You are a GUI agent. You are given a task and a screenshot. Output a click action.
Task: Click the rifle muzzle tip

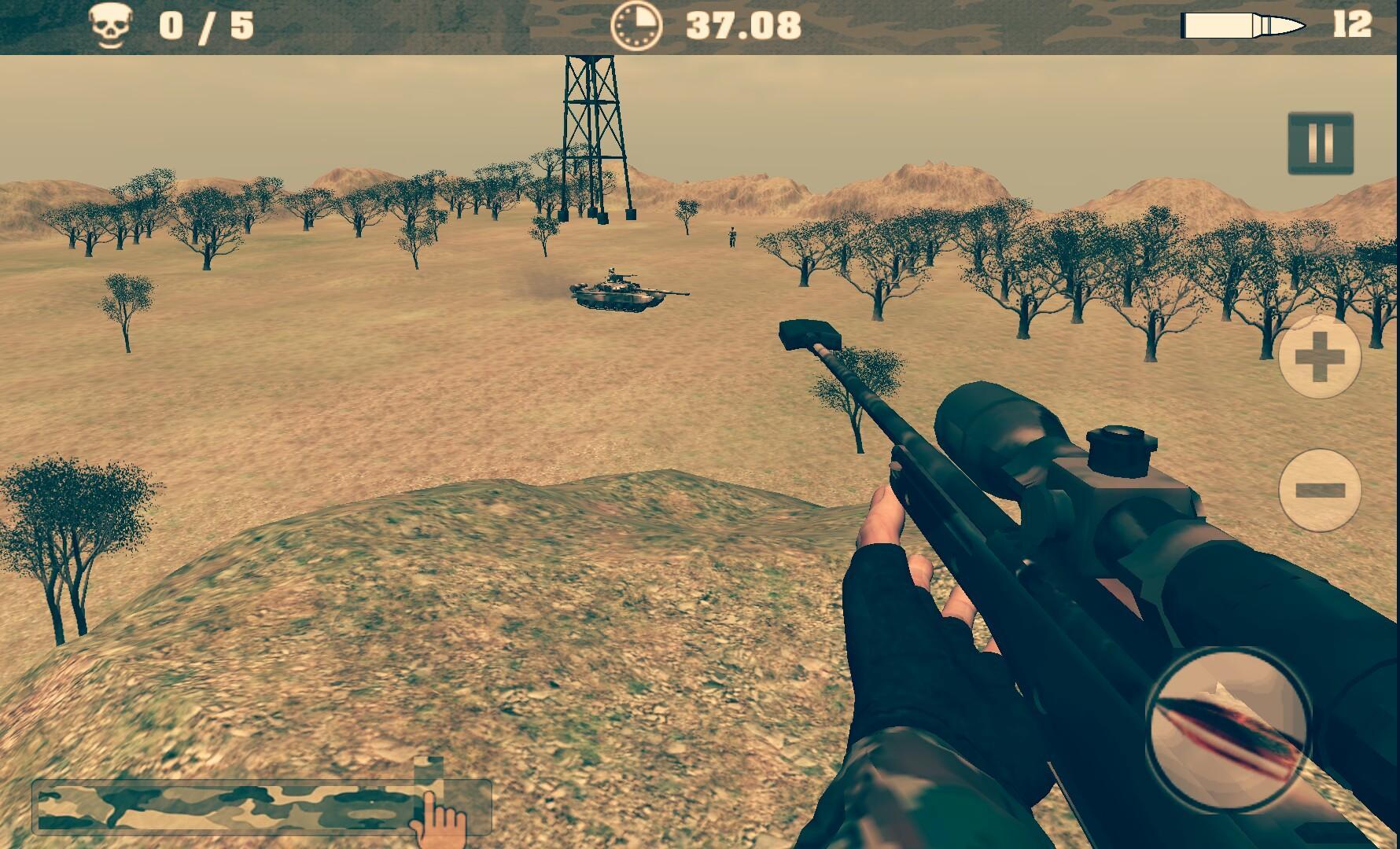pyautogui.click(x=806, y=334)
